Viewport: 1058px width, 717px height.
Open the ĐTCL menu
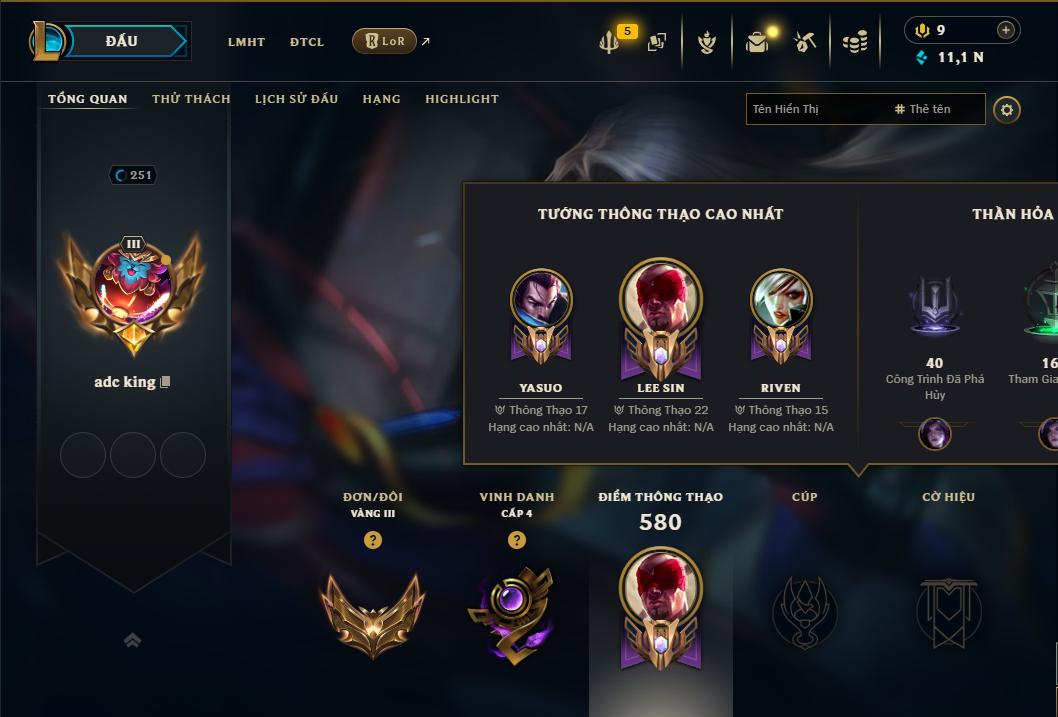click(307, 42)
